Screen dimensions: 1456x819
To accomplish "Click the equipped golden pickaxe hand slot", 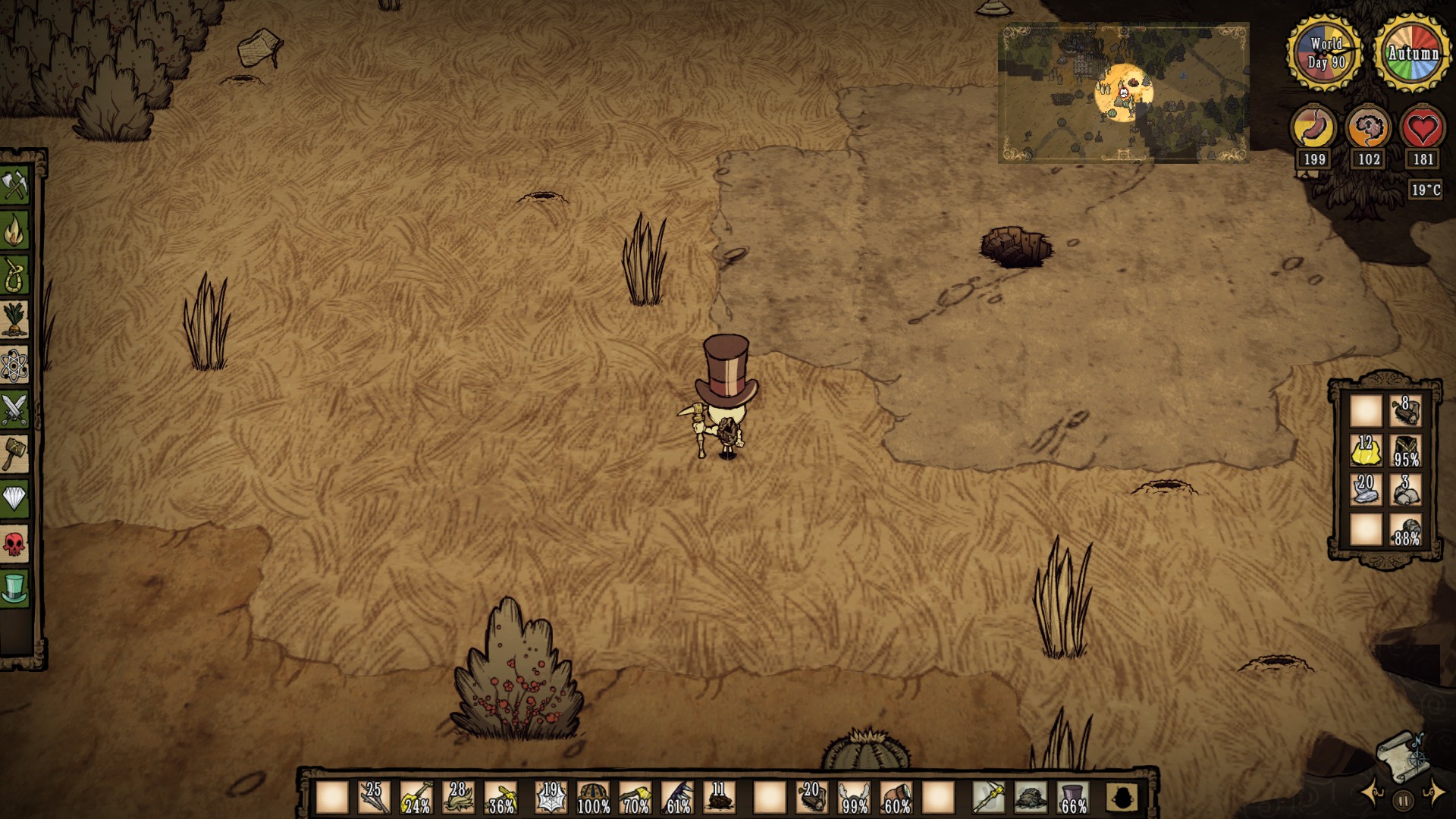I will tap(989, 798).
